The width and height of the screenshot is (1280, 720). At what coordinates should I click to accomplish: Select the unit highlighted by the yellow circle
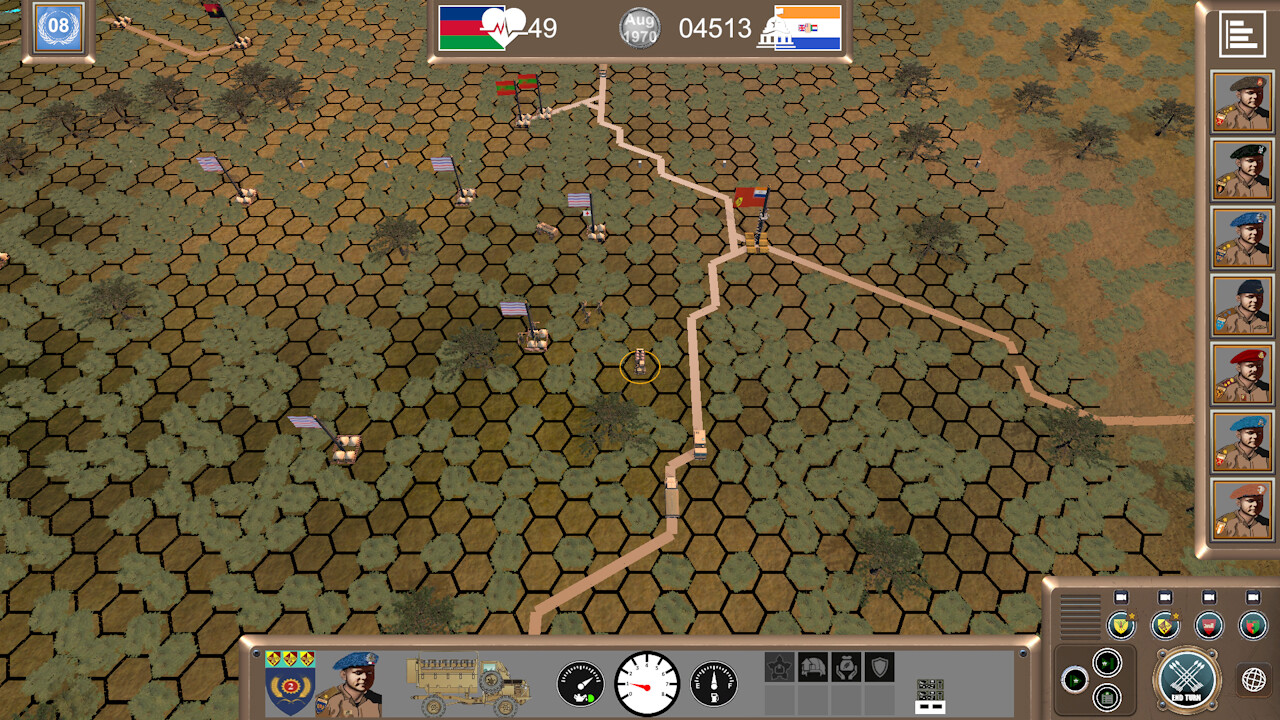640,368
